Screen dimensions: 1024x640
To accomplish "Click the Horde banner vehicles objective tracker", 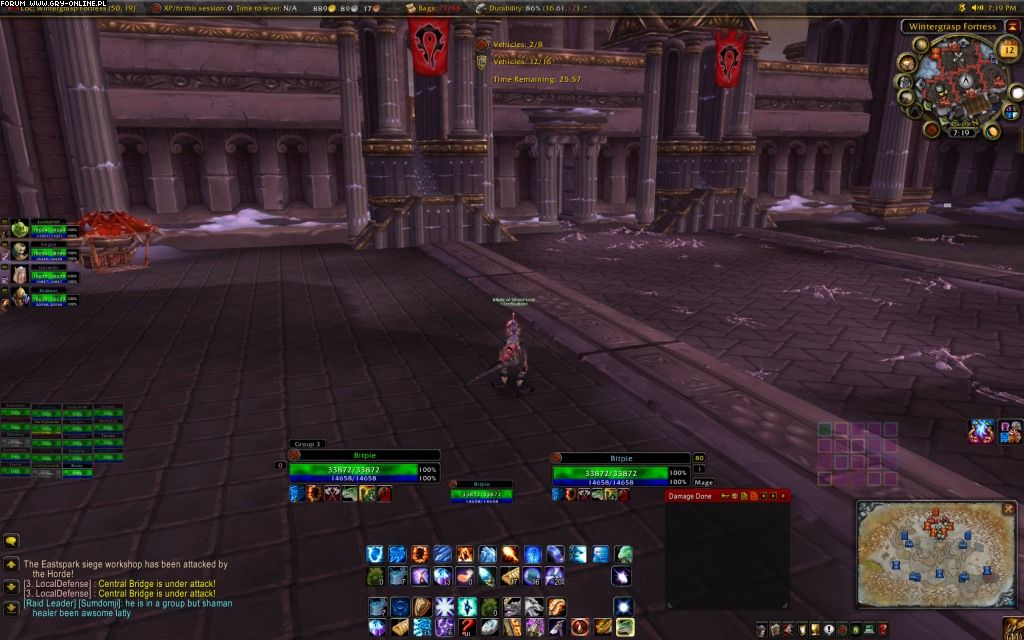I will (x=482, y=46).
